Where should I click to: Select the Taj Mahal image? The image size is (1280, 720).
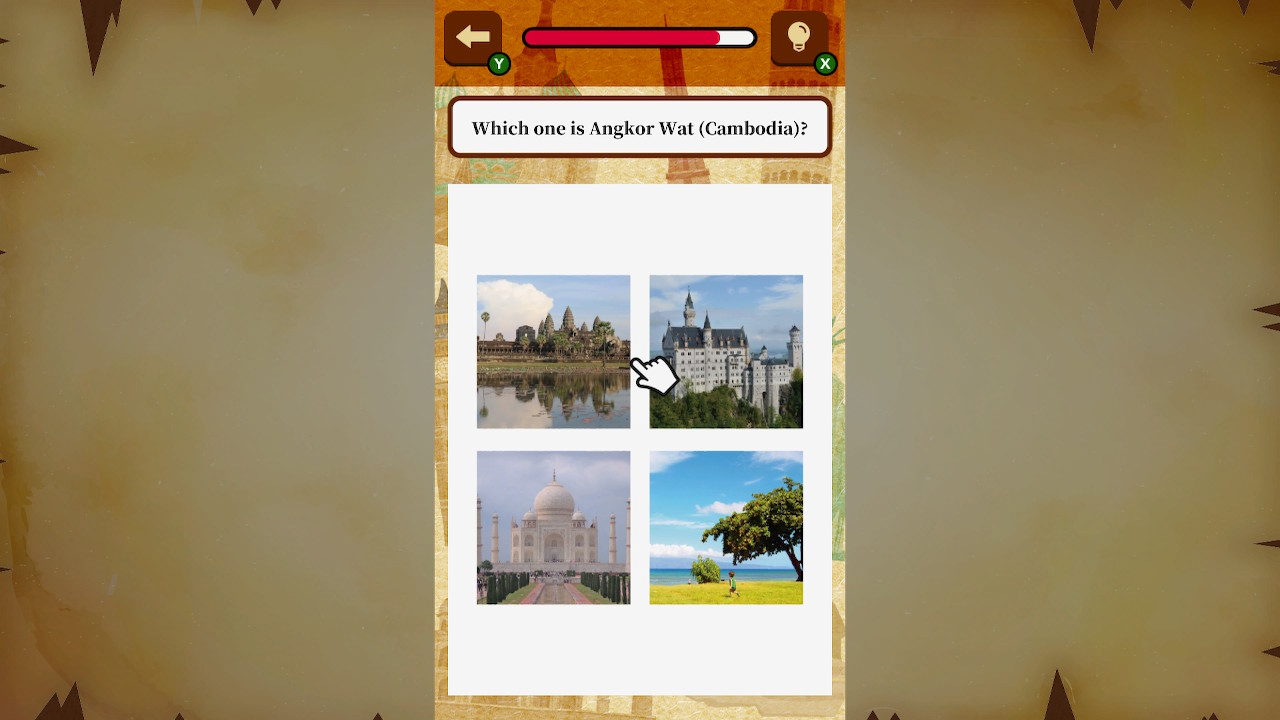(553, 527)
